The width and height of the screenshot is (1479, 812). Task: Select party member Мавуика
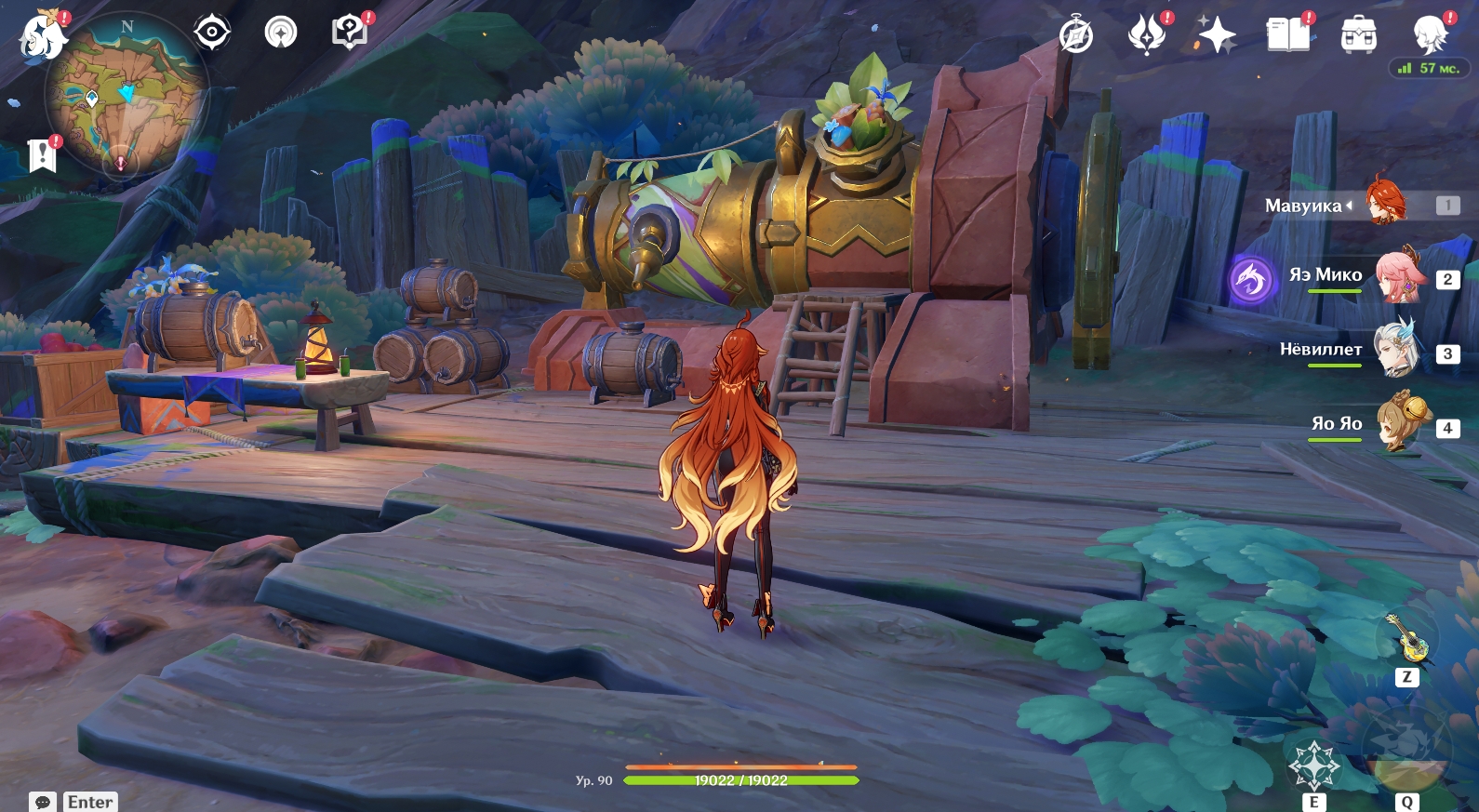click(x=1386, y=203)
